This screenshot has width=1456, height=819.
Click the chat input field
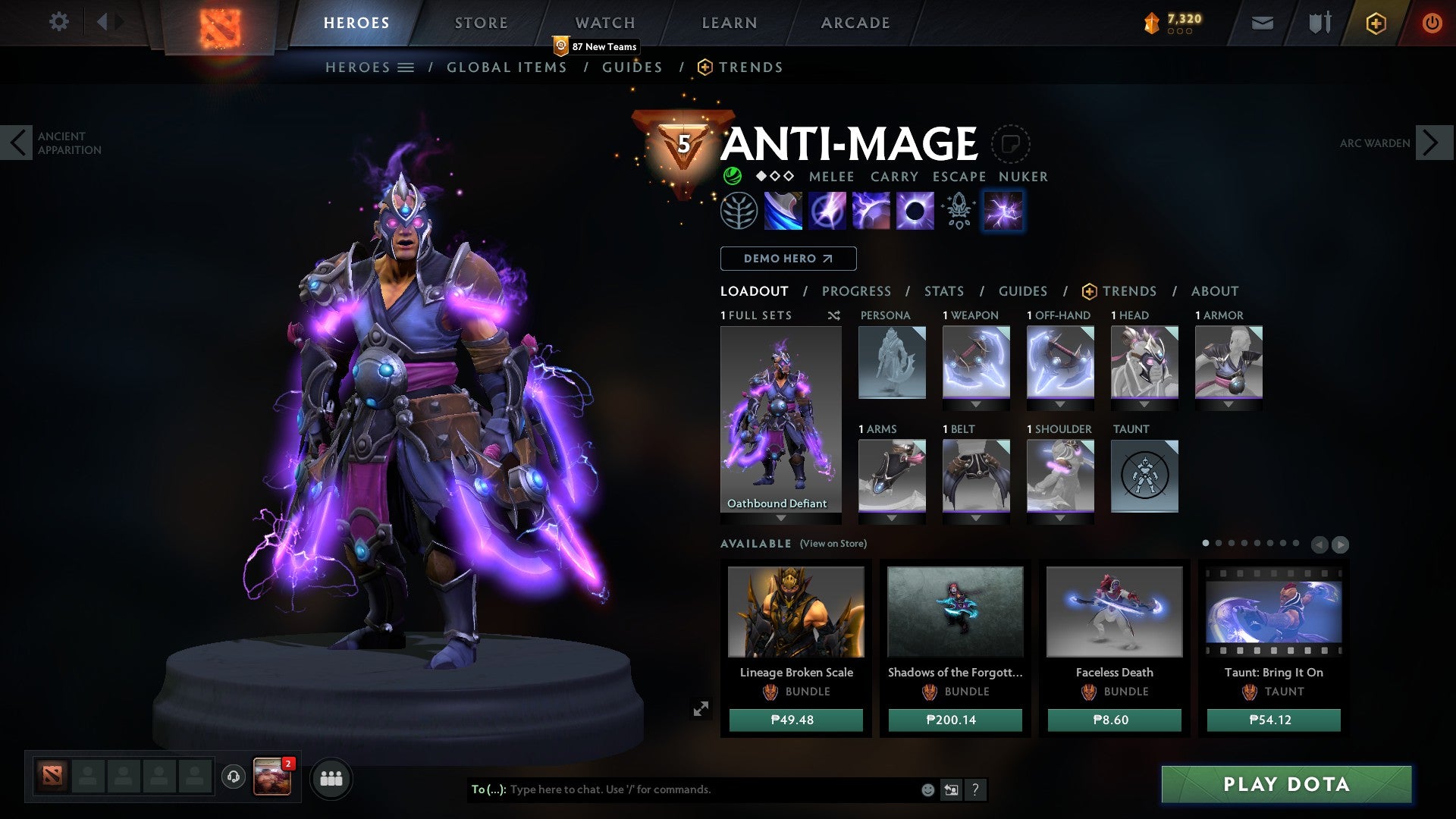point(682,789)
